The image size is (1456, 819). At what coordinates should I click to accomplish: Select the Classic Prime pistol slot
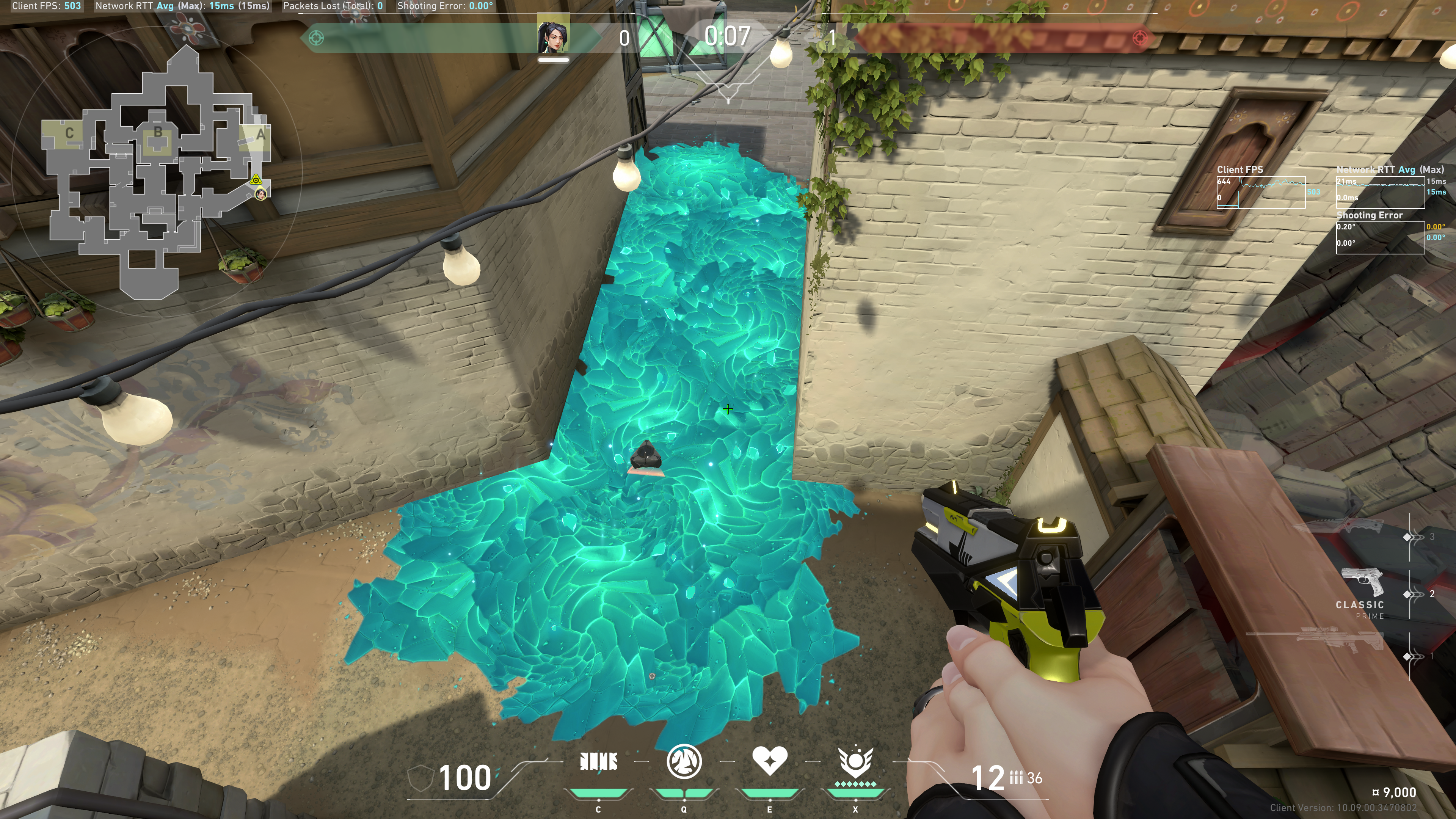[x=1362, y=588]
